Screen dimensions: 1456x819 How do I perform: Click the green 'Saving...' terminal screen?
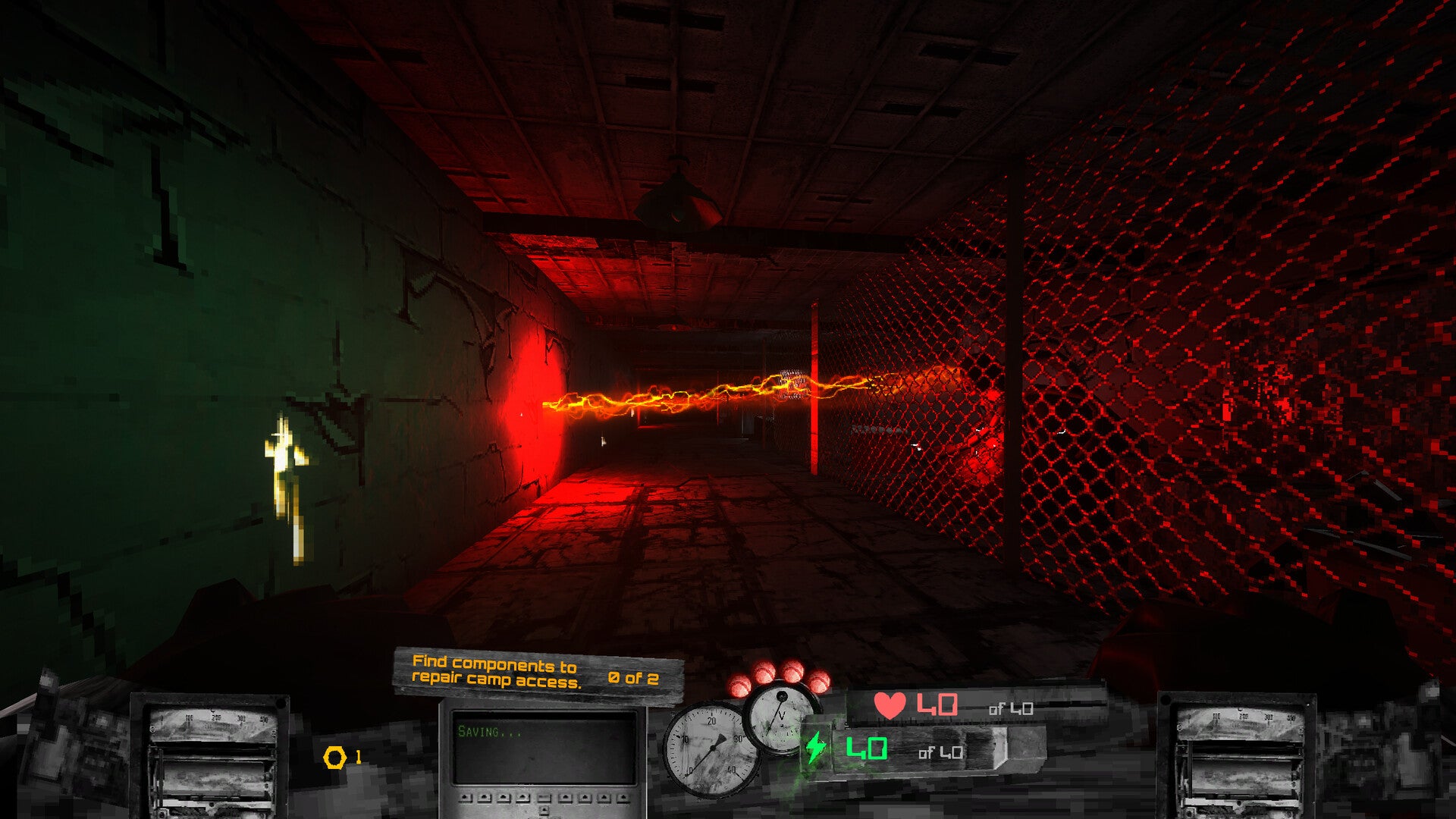pyautogui.click(x=543, y=747)
